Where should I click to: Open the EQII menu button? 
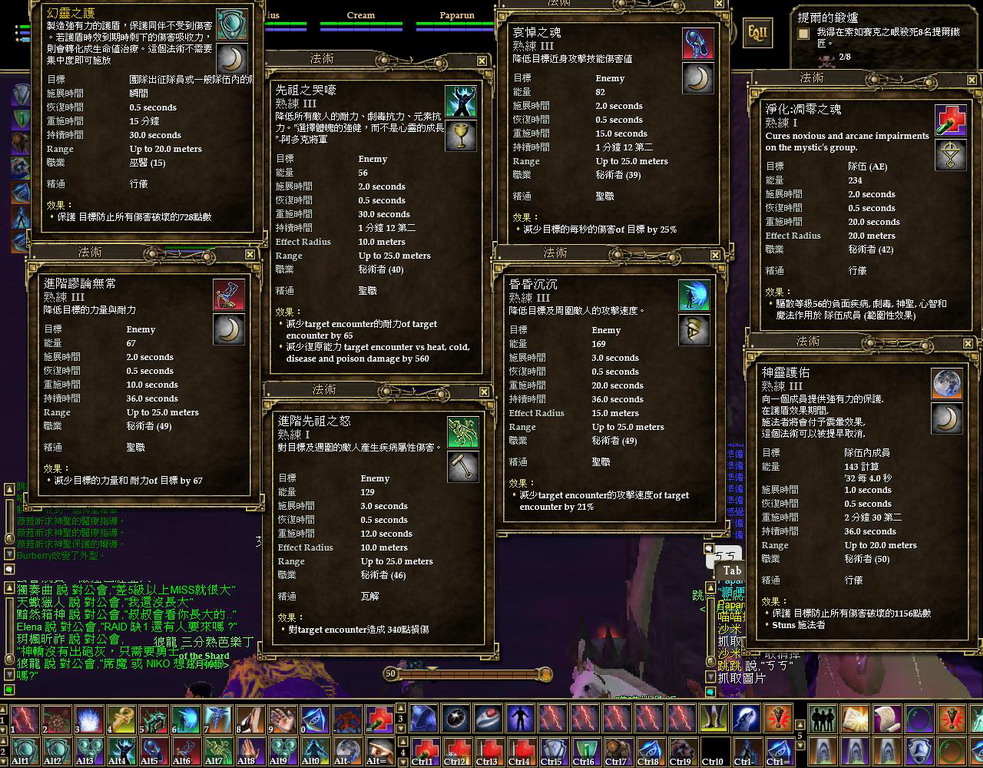click(x=757, y=33)
